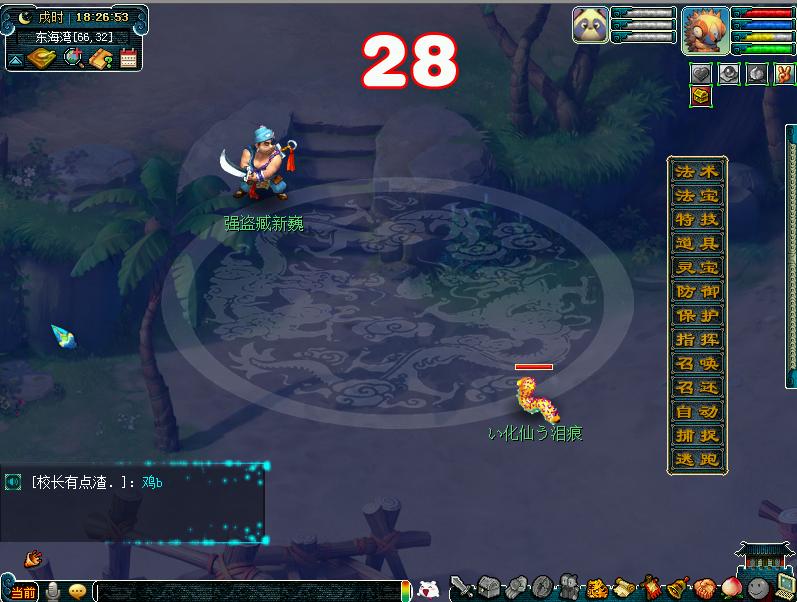This screenshot has height=602, width=797.
Task: Open the 道具 item menu
Action: click(x=697, y=243)
